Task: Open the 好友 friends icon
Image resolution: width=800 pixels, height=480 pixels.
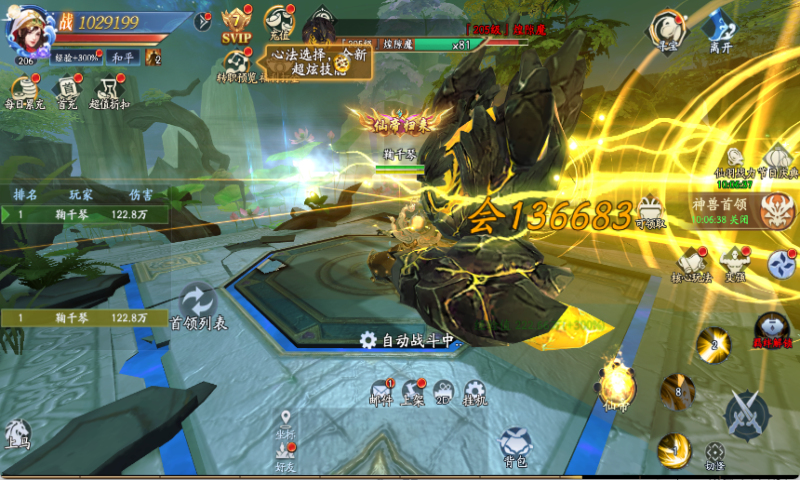Action: click(x=286, y=455)
